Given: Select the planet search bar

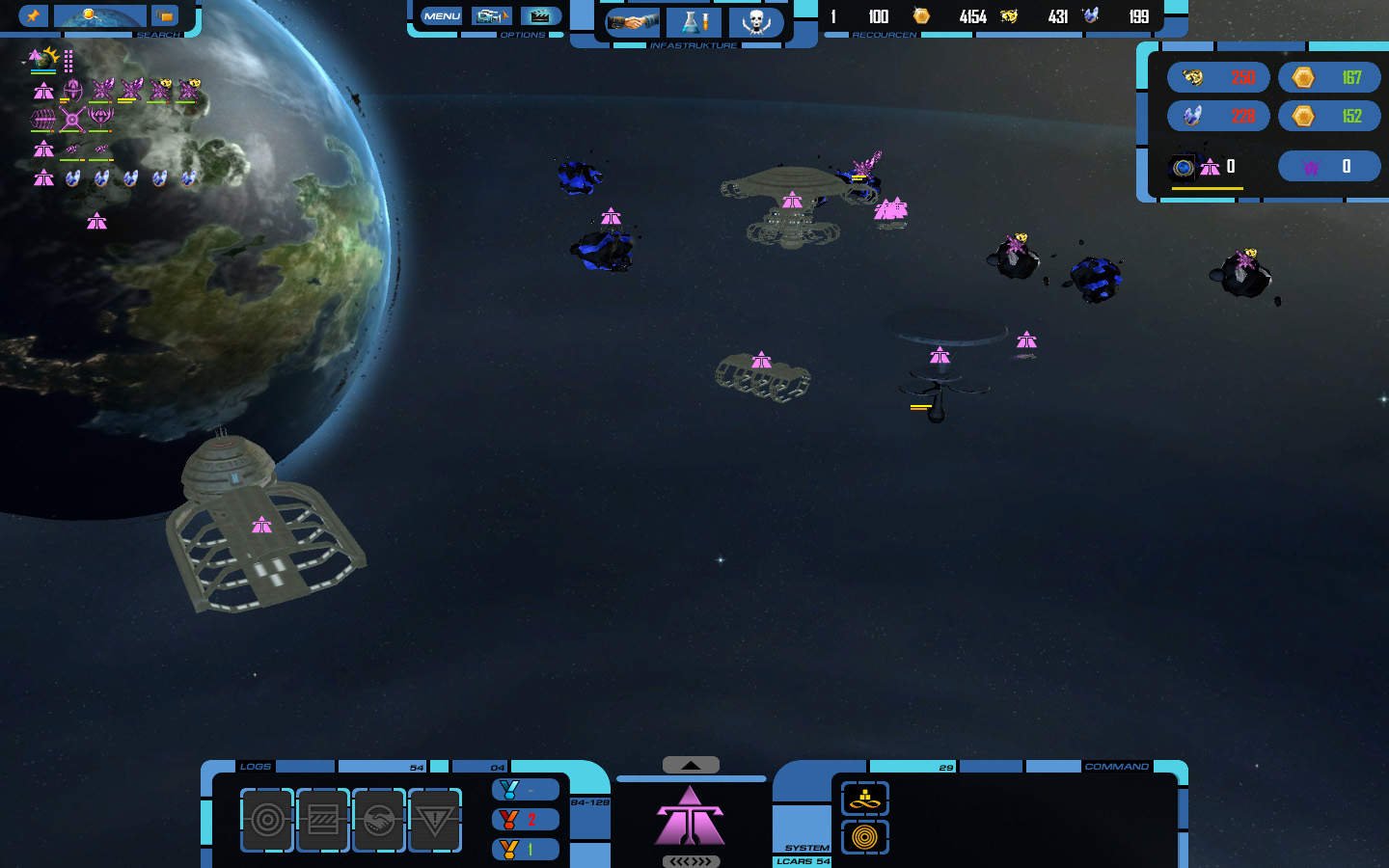Looking at the screenshot, I should (99, 15).
